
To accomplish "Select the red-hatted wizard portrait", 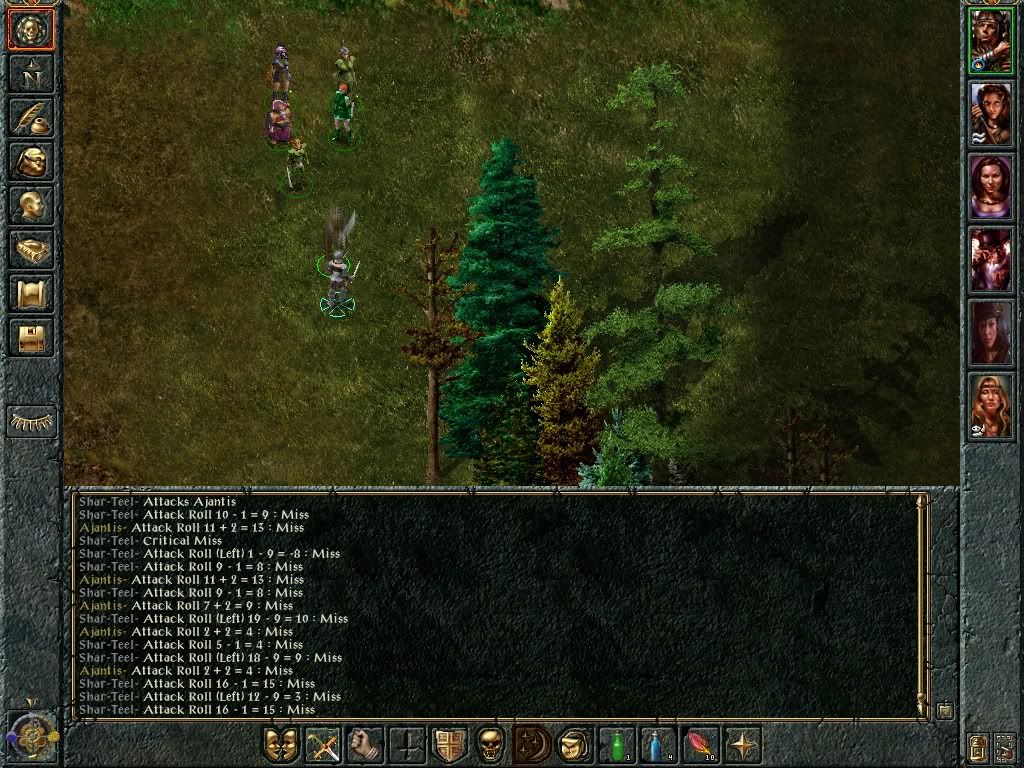I will pyautogui.click(x=990, y=260).
